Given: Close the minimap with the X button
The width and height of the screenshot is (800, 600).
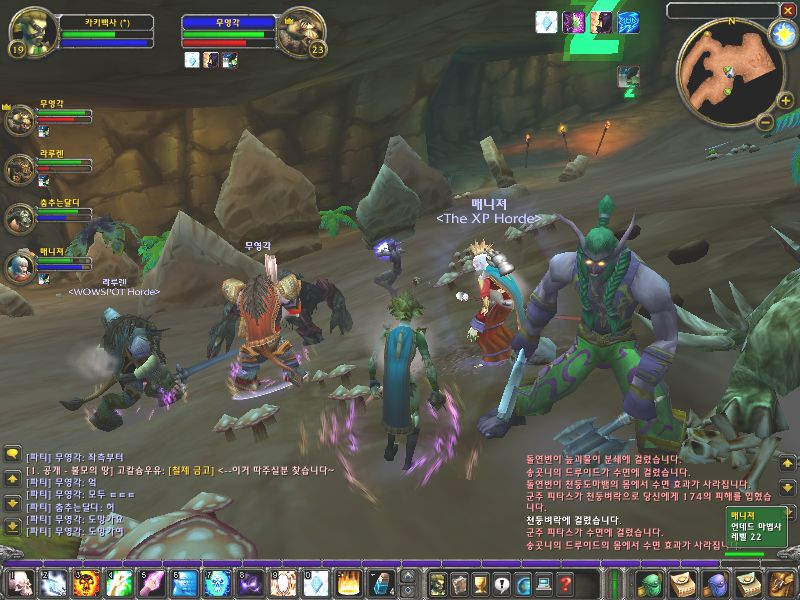Looking at the screenshot, I should (788, 10).
